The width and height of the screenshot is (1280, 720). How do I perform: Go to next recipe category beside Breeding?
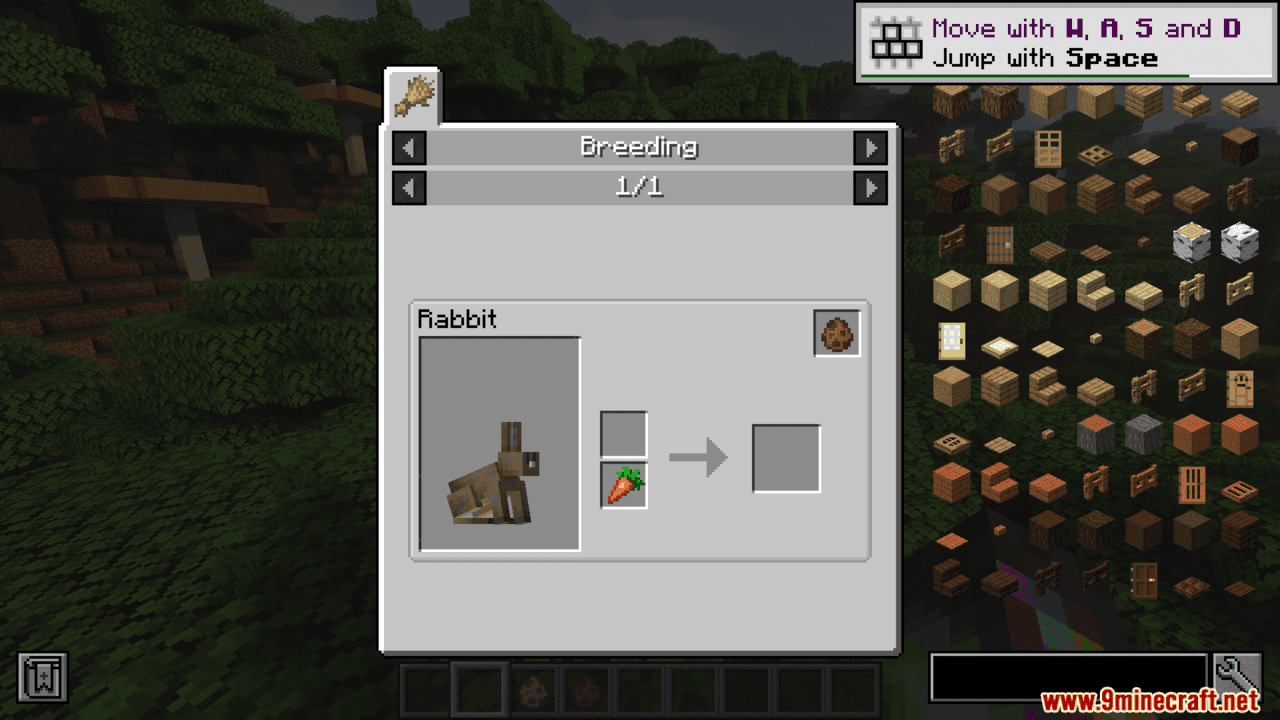coord(870,148)
